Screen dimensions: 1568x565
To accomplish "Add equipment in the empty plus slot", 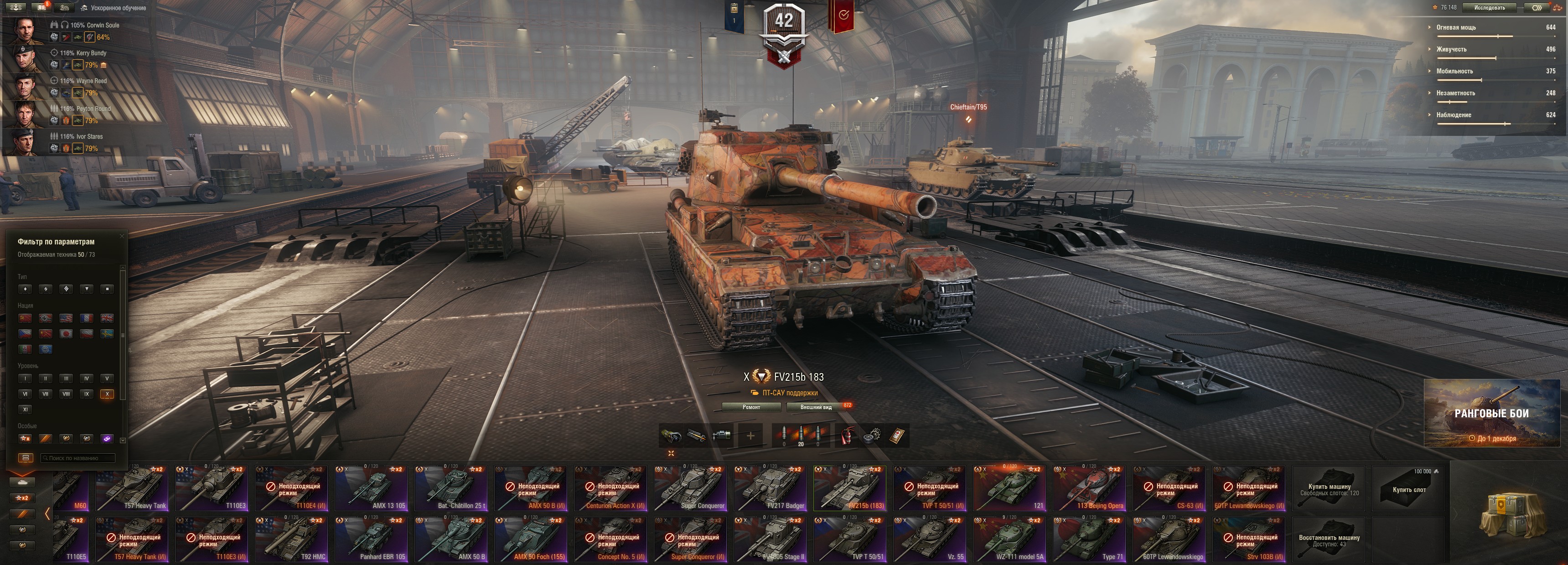I will pyautogui.click(x=750, y=435).
